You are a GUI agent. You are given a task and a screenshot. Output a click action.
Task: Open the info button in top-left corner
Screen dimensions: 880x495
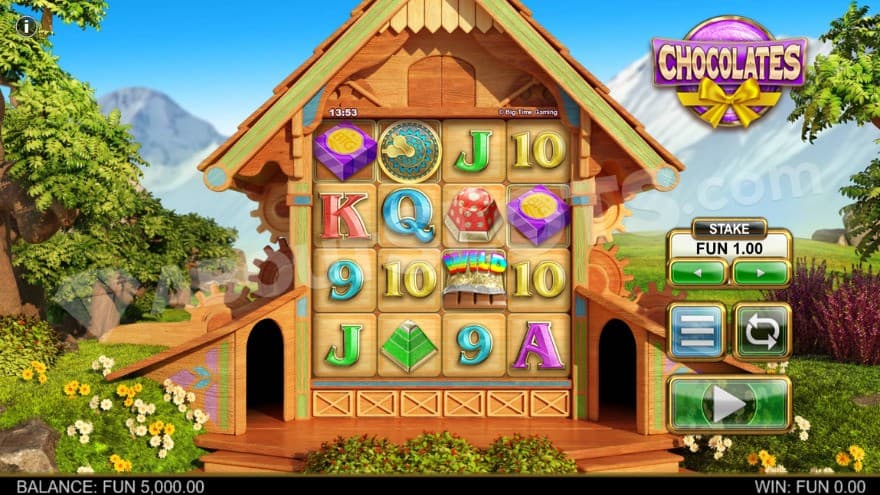tap(25, 26)
